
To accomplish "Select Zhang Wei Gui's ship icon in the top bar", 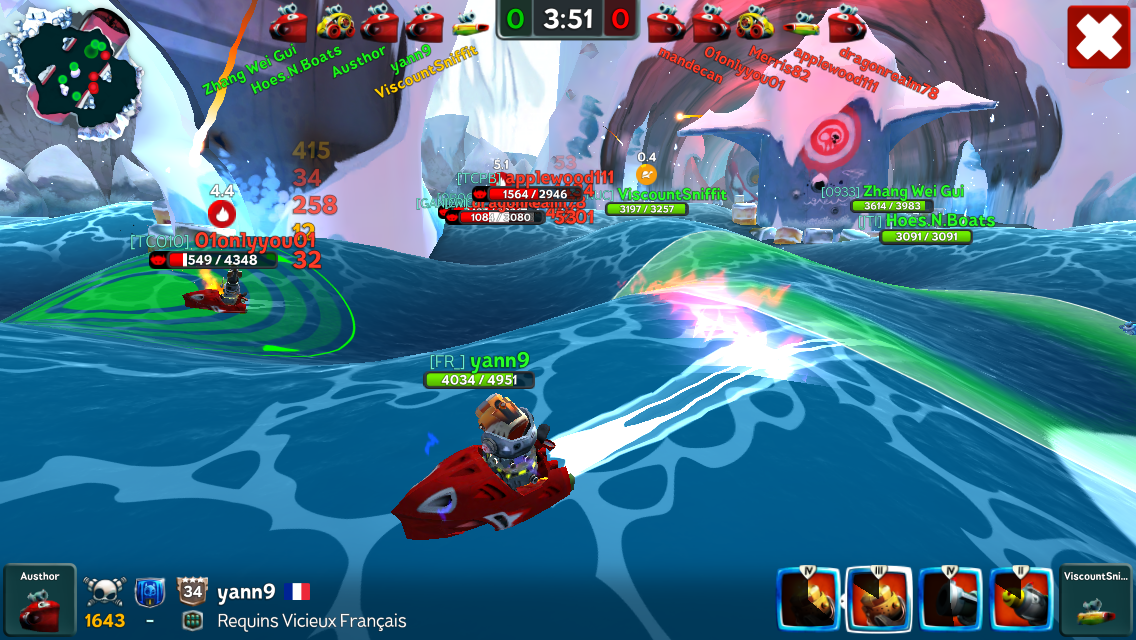I will pyautogui.click(x=289, y=22).
